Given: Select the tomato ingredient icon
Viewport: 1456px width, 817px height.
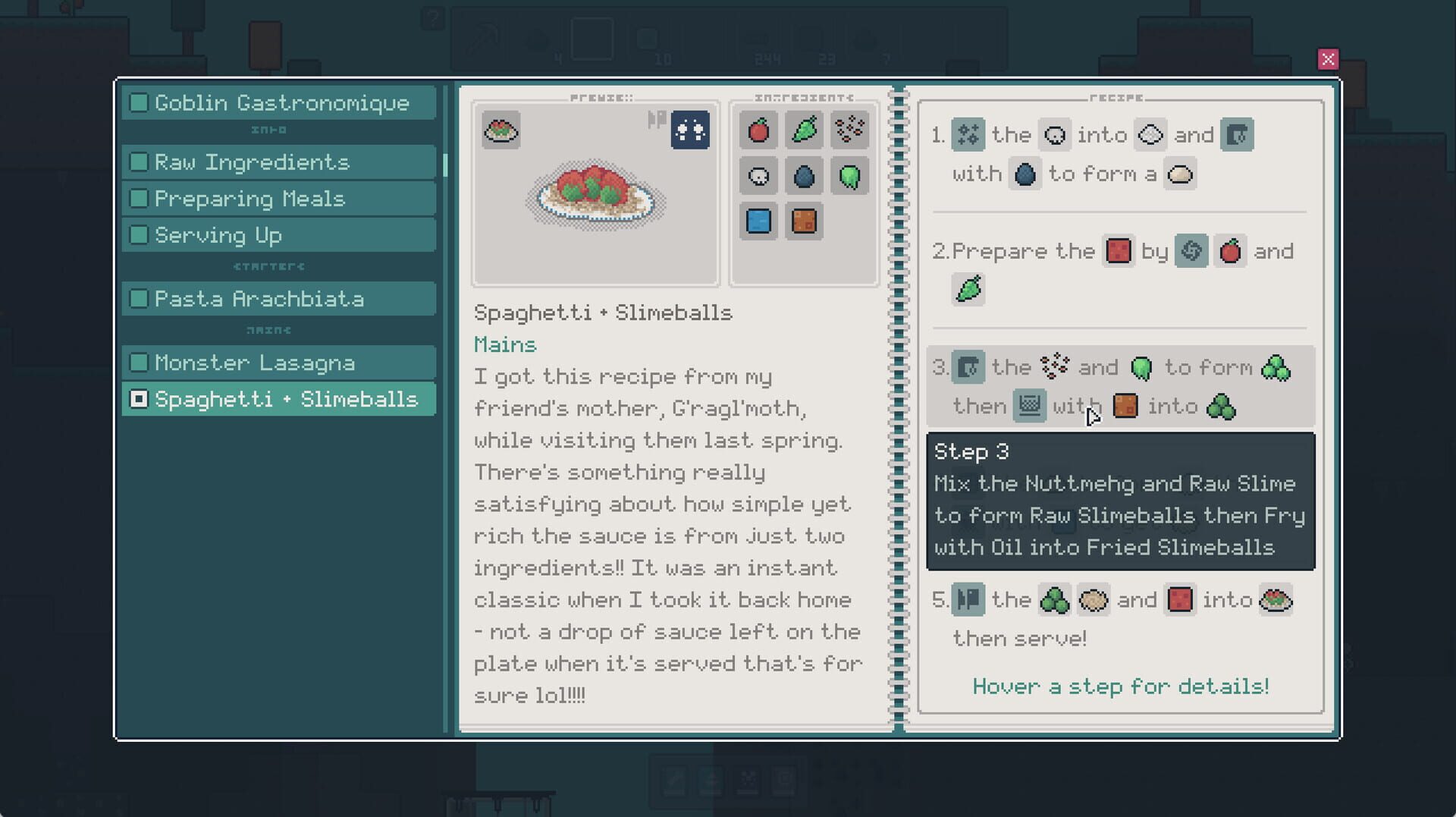Looking at the screenshot, I should [x=758, y=130].
